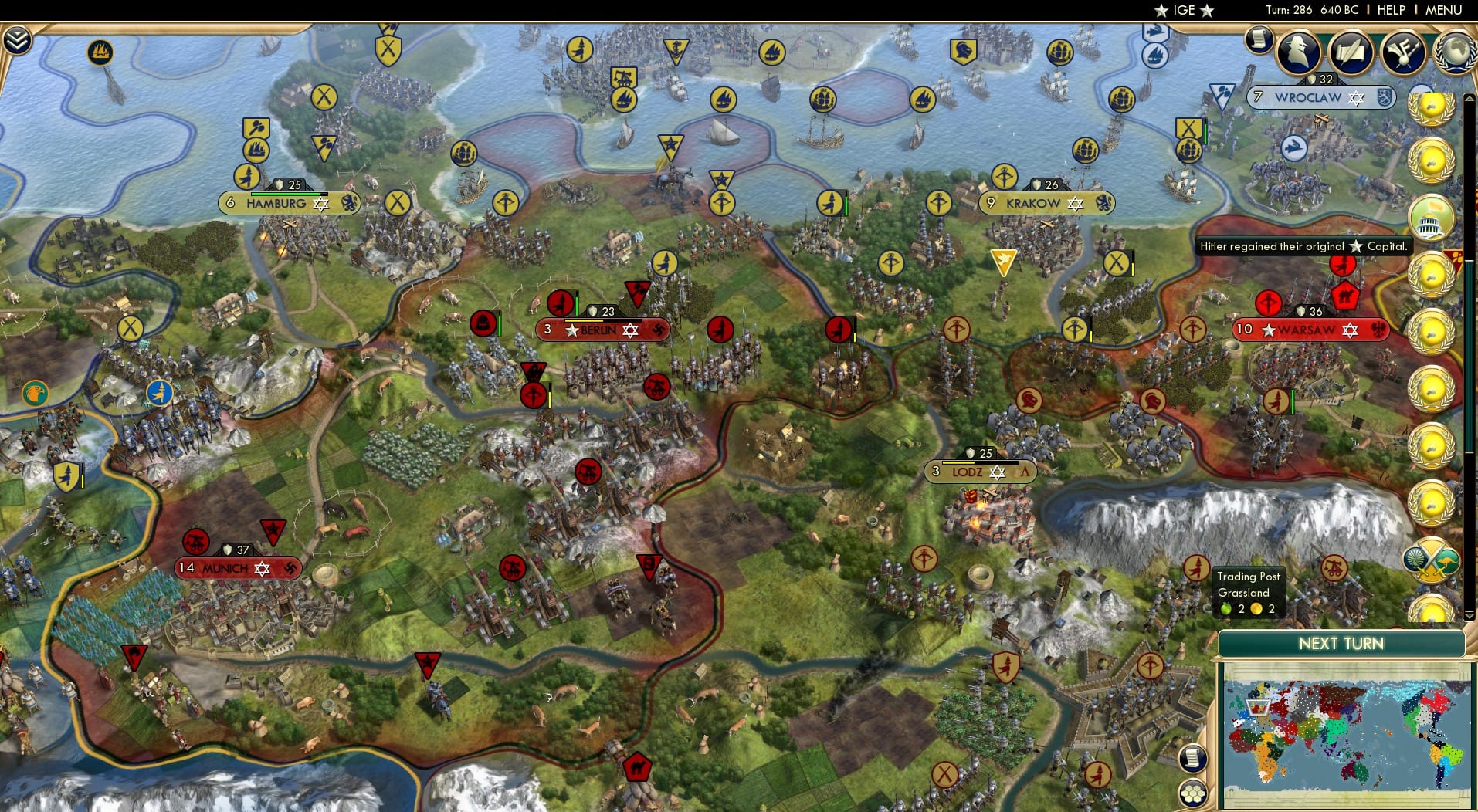The height and width of the screenshot is (812, 1478).
Task: Click the scroll icon beside the minimap
Action: click(1192, 759)
